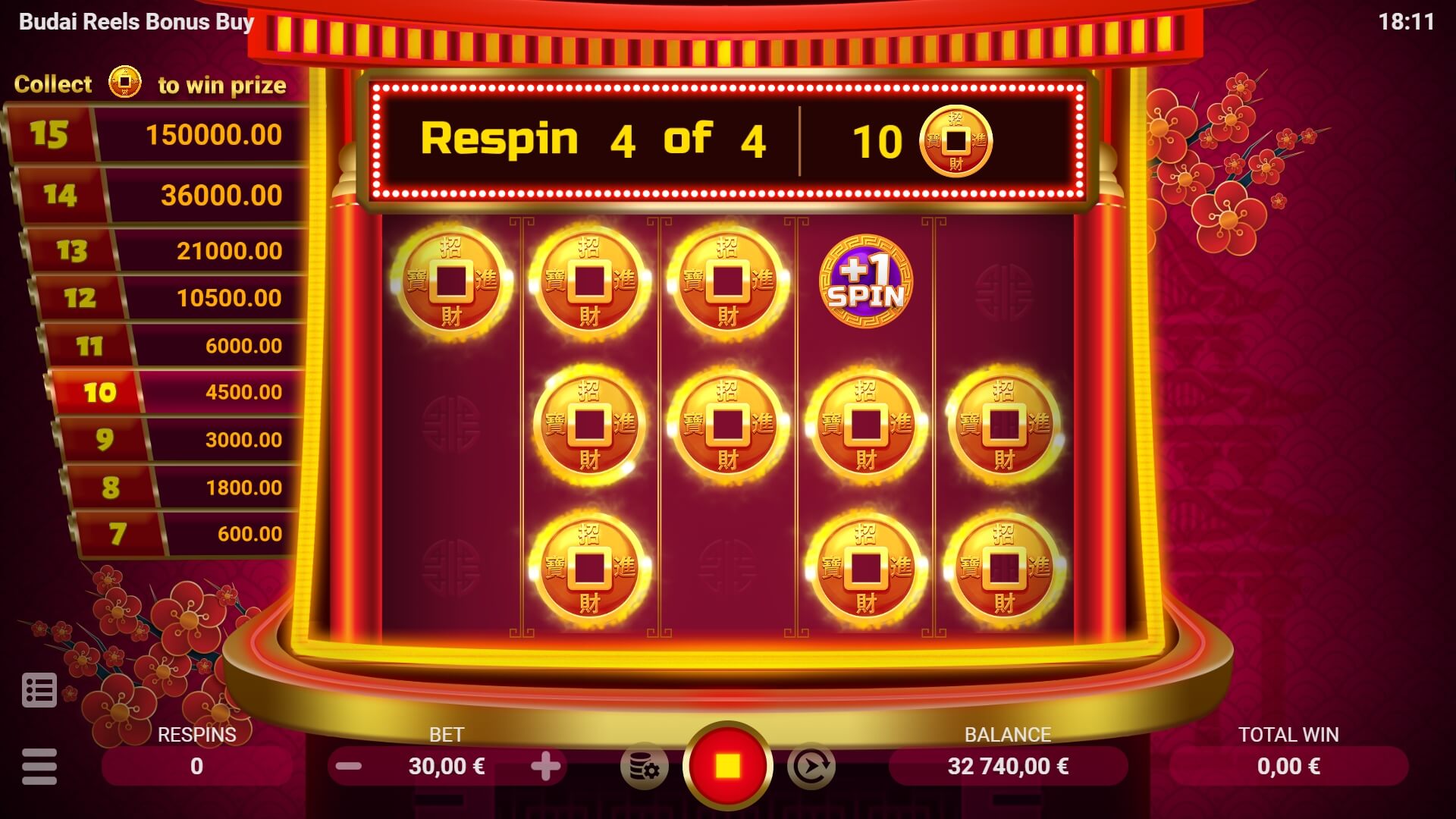This screenshot has width=1456, height=819.
Task: Click the coin symbol on the first reel
Action: [x=452, y=281]
